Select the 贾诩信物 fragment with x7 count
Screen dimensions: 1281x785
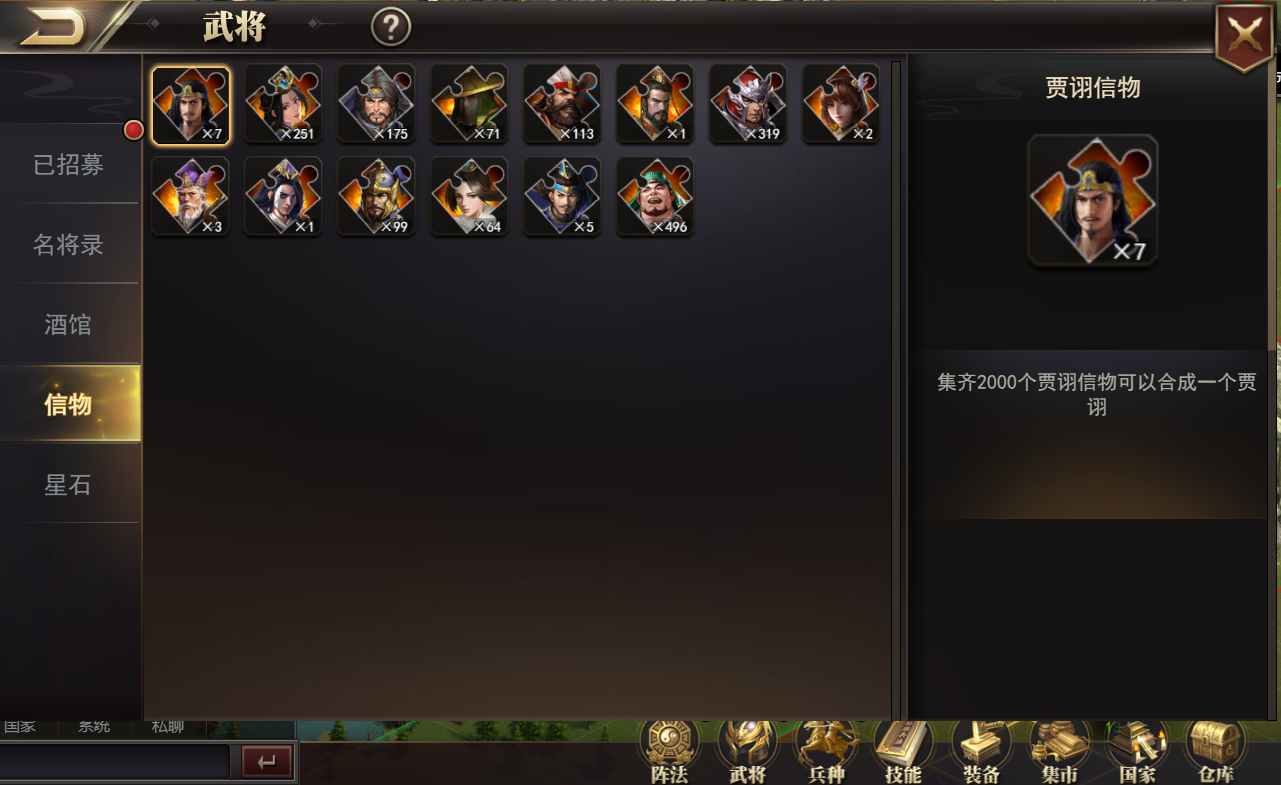[190, 103]
